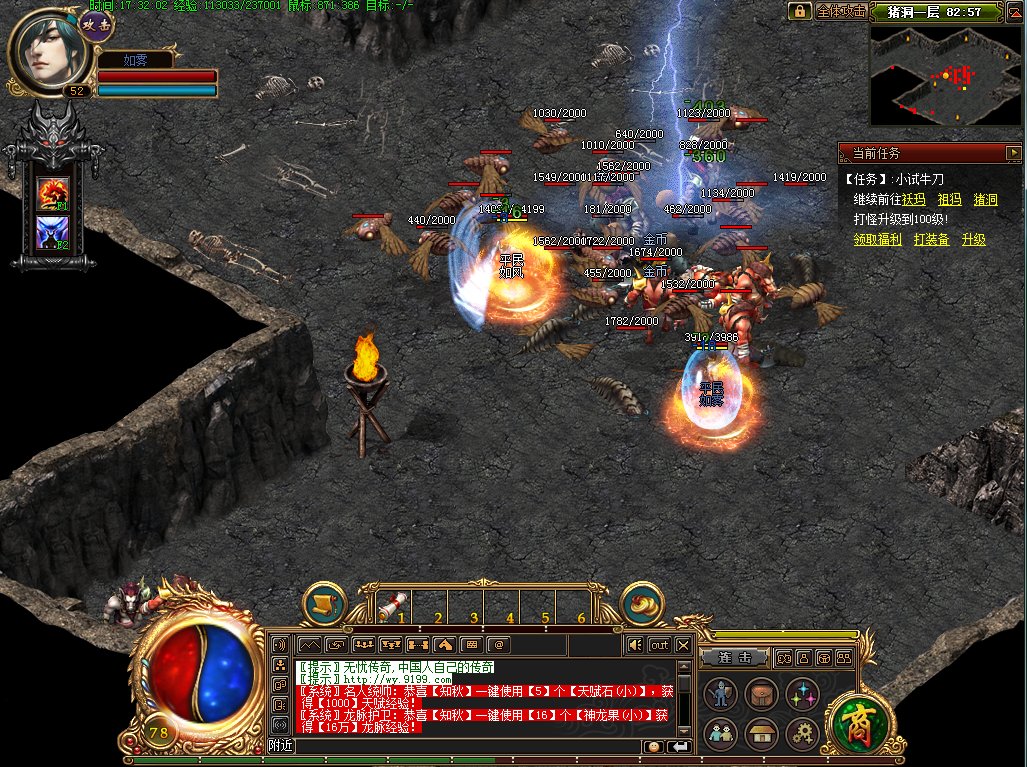Click the 连击 combo button
This screenshot has height=767, width=1027.
pos(733,657)
